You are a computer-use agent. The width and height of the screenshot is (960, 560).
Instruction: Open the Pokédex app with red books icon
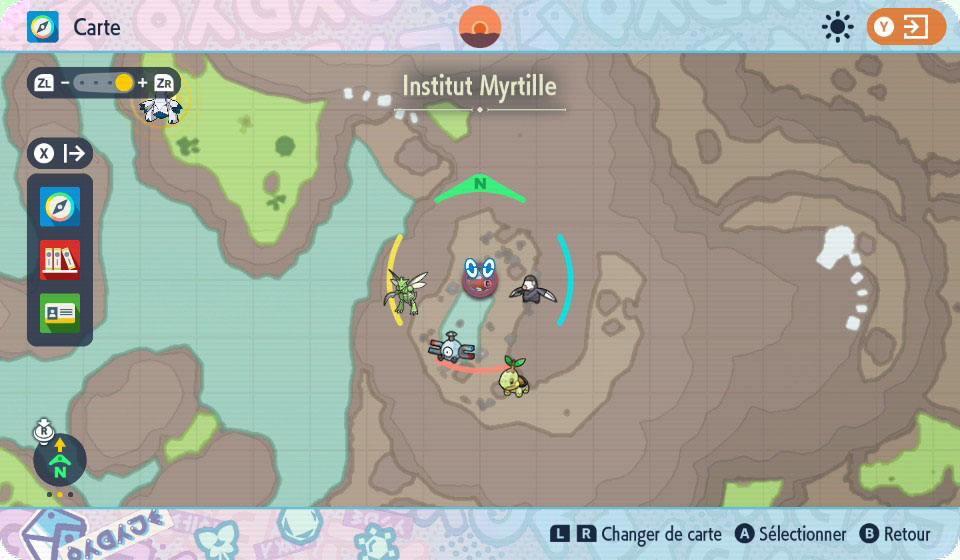(x=60, y=260)
